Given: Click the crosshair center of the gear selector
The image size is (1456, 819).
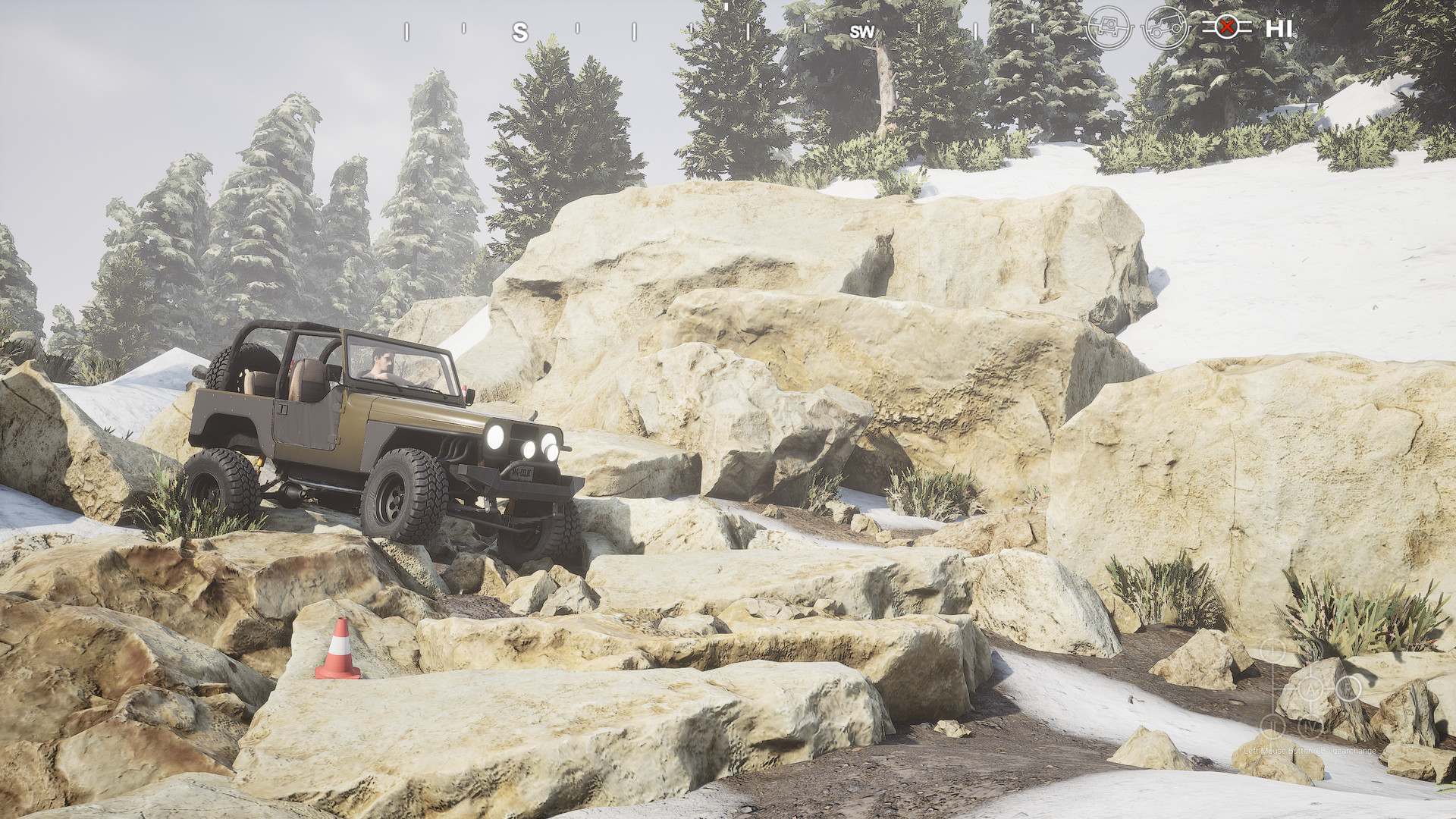Looking at the screenshot, I should pos(1311,690).
